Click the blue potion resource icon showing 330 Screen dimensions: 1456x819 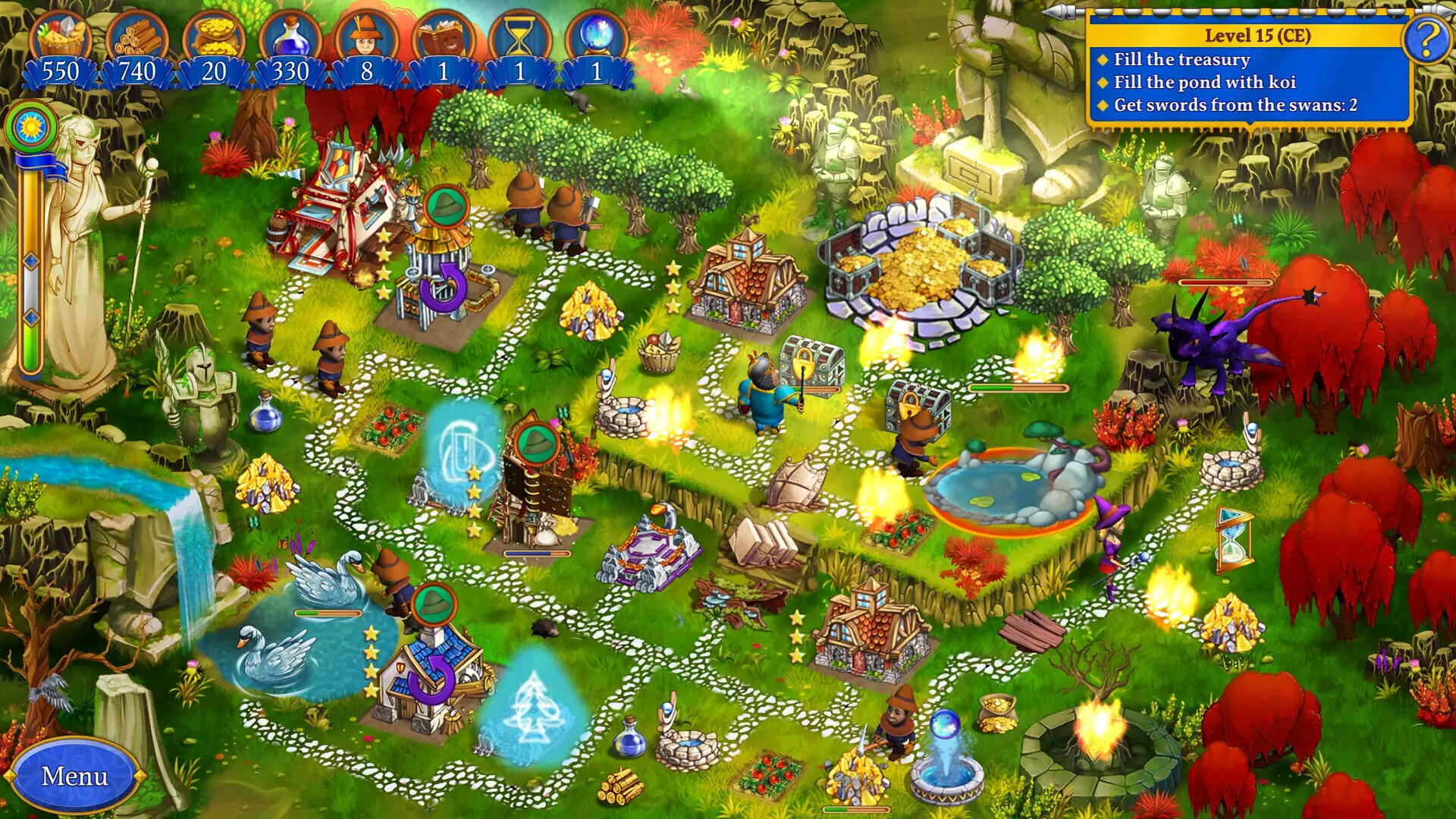[x=292, y=34]
